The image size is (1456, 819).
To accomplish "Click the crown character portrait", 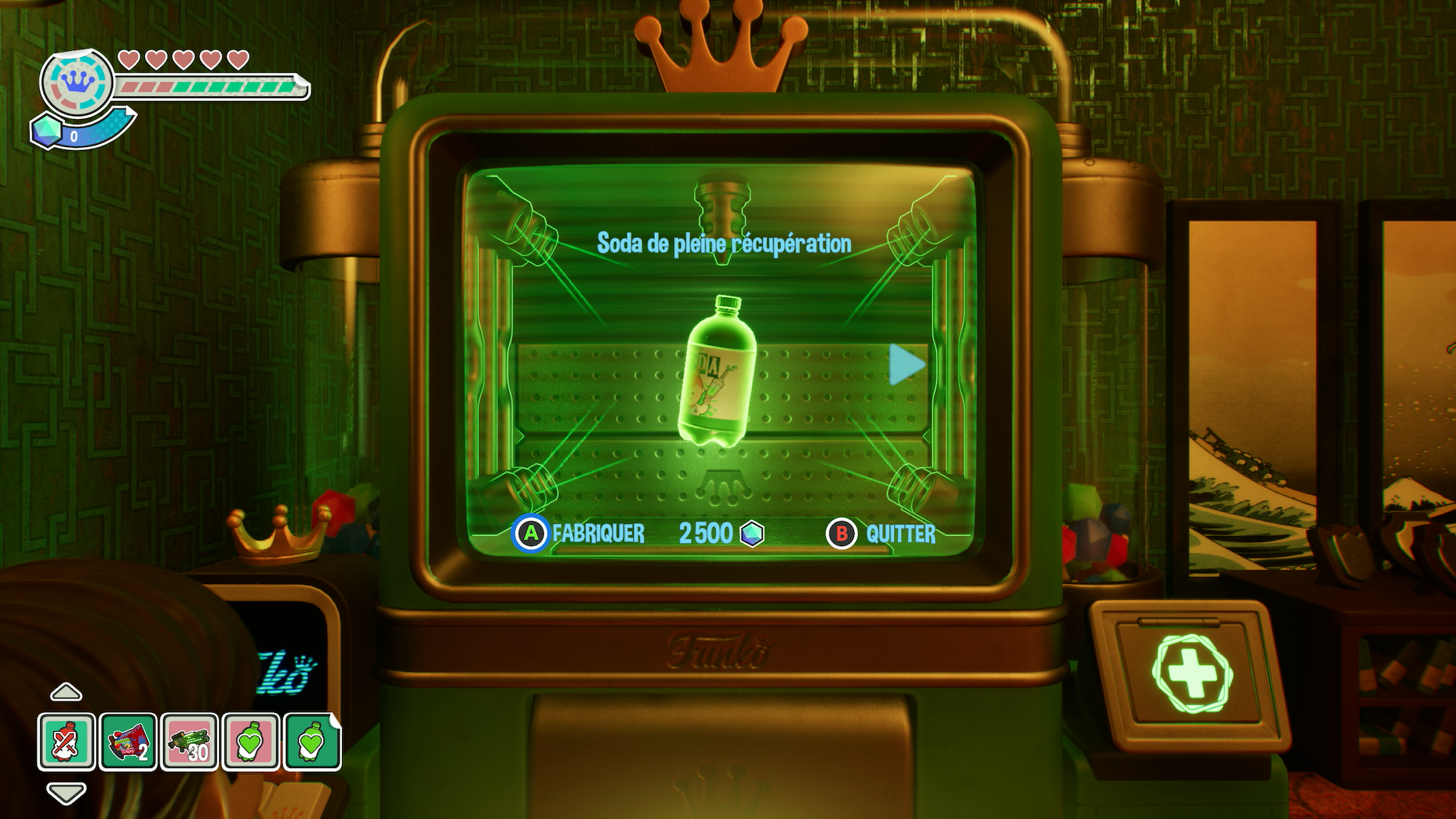I will (x=77, y=83).
